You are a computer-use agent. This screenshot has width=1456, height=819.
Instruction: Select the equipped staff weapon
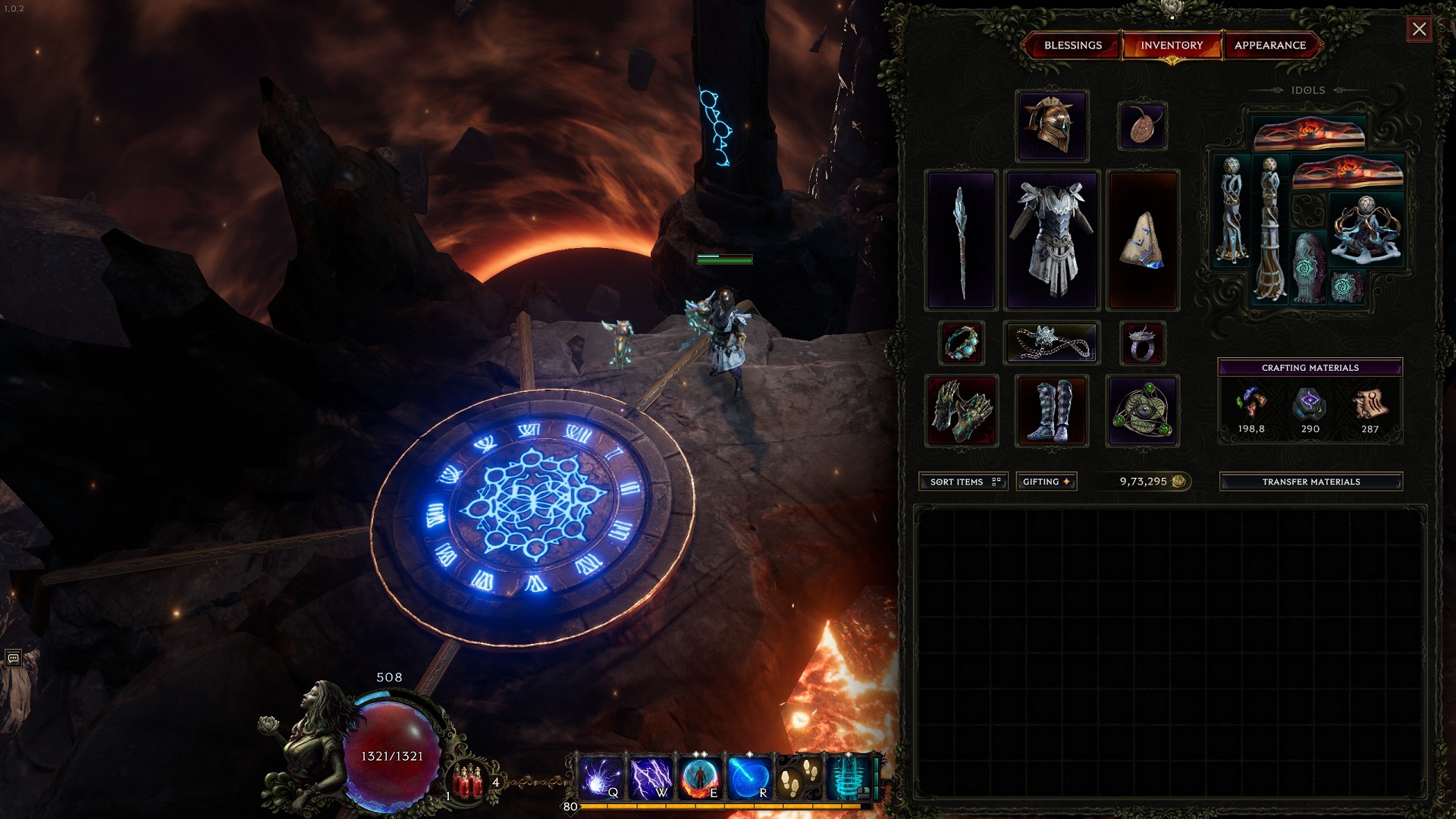pyautogui.click(x=962, y=241)
